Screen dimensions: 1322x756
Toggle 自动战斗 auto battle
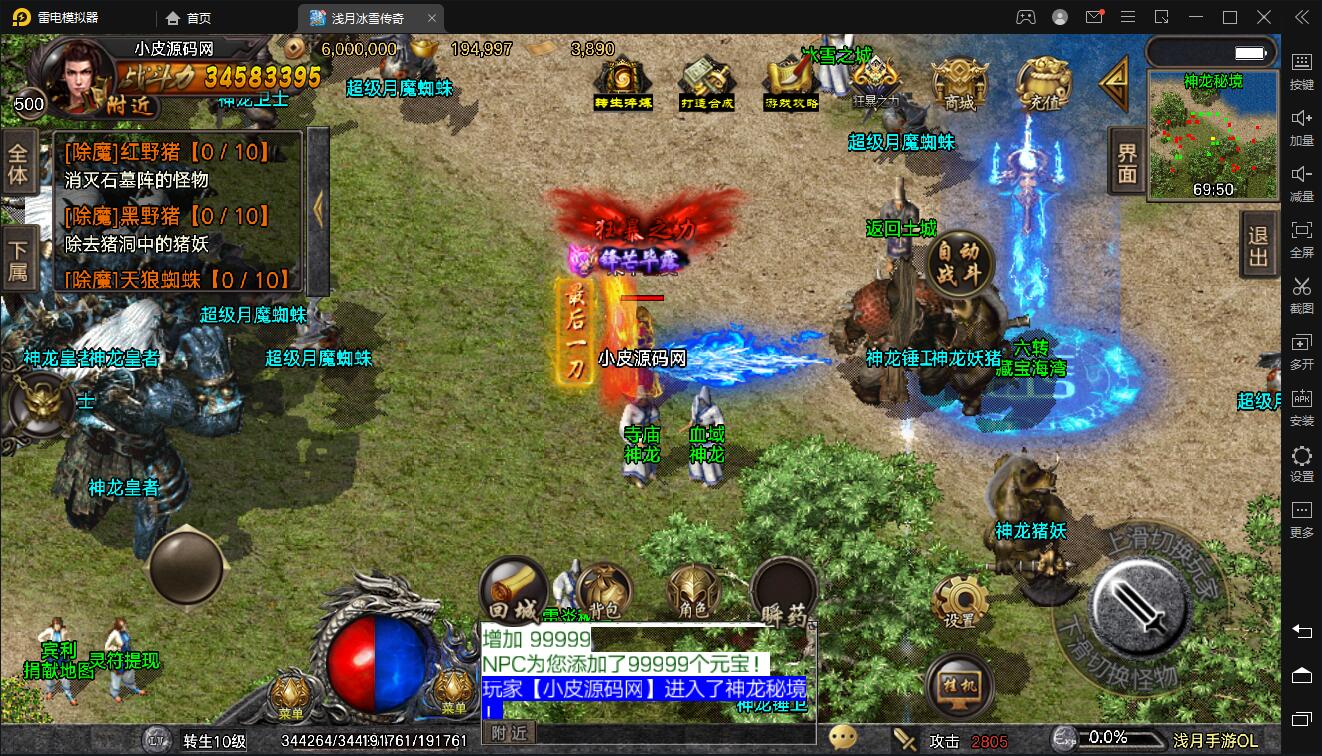(959, 263)
